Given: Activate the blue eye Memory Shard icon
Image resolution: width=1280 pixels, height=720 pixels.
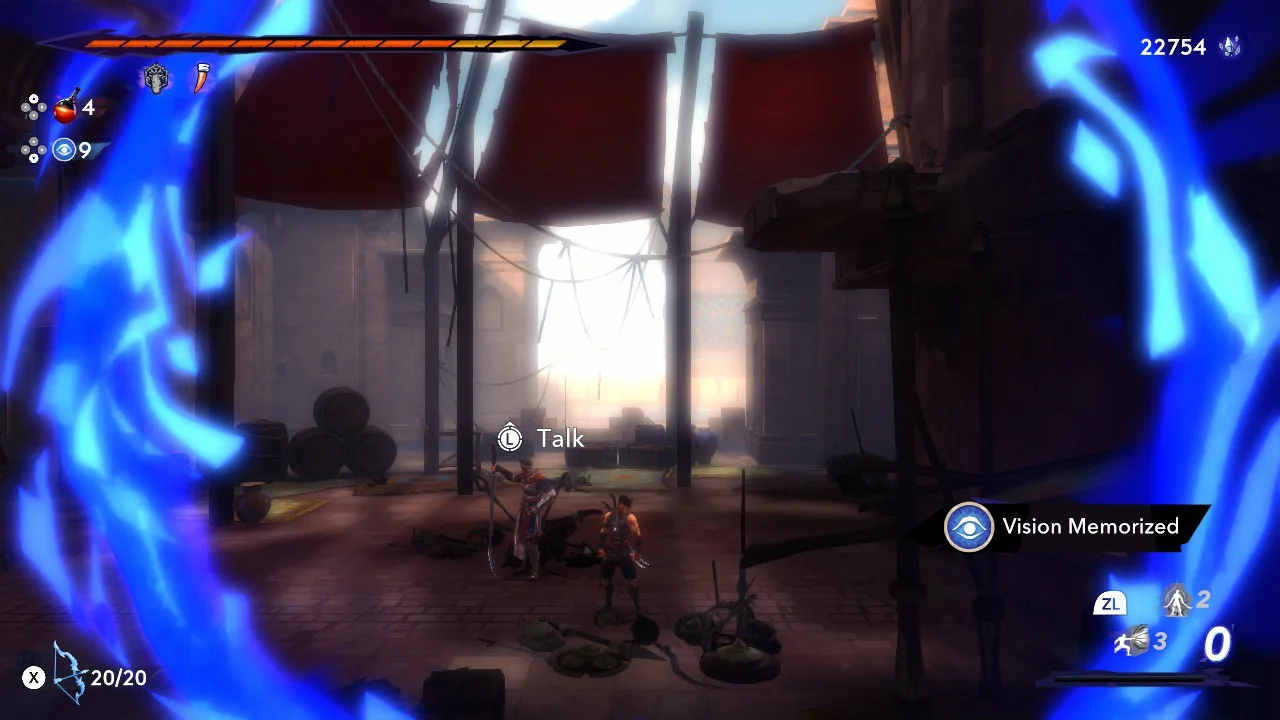Looking at the screenshot, I should pyautogui.click(x=65, y=150).
